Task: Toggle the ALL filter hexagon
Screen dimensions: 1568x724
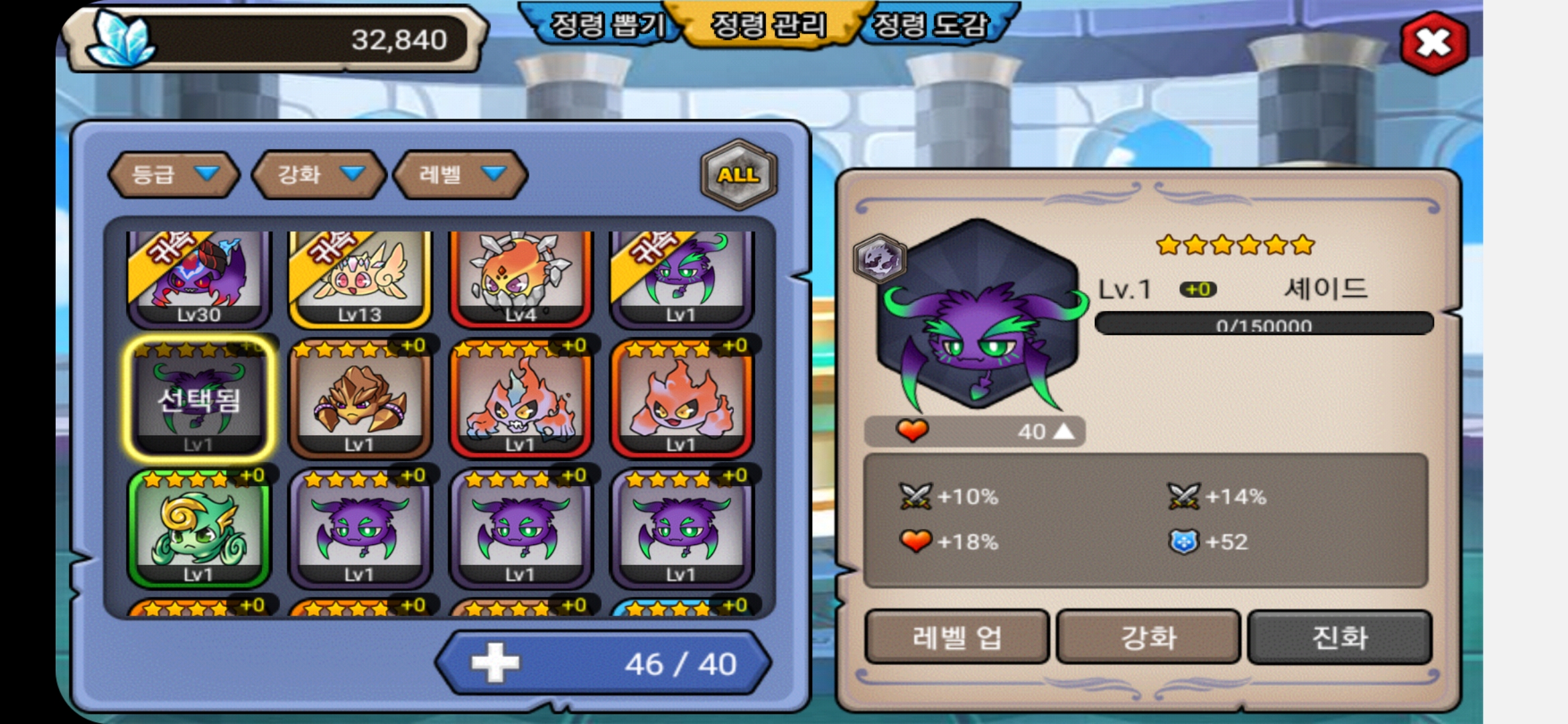Action: point(738,175)
